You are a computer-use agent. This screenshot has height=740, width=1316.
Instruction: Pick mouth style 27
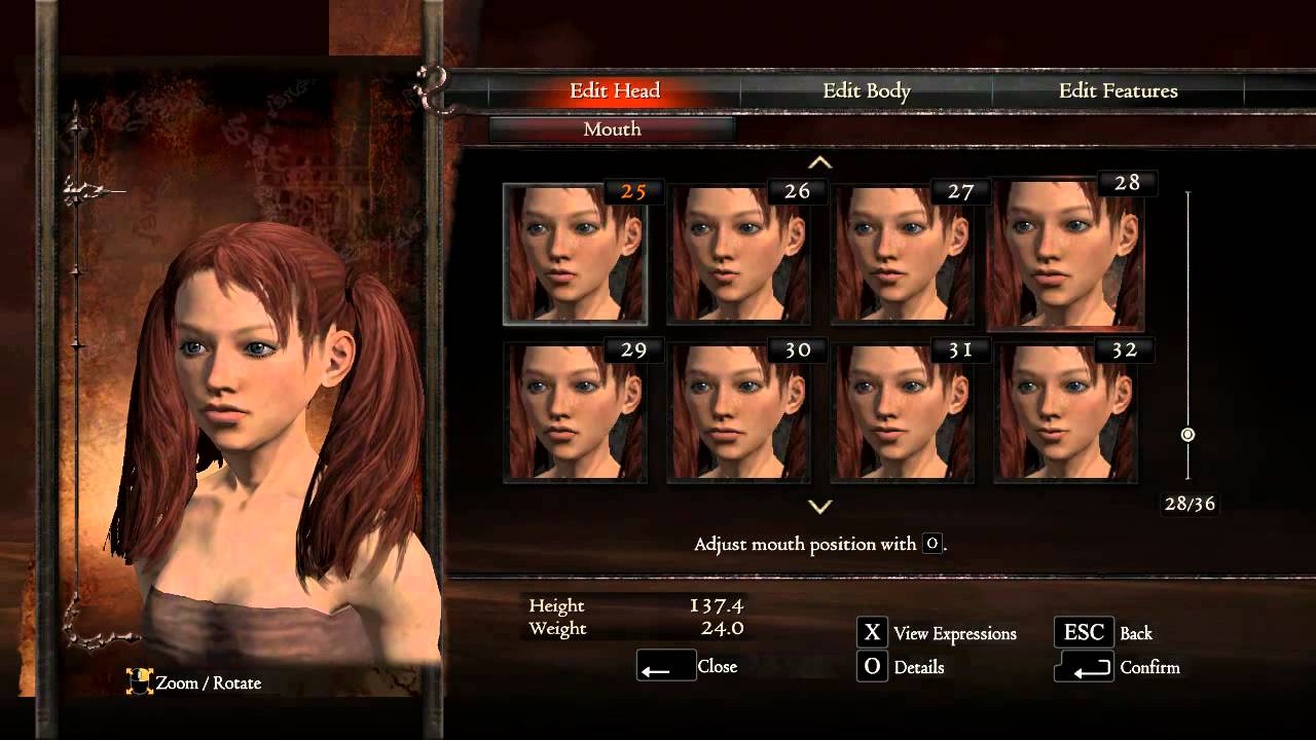903,254
